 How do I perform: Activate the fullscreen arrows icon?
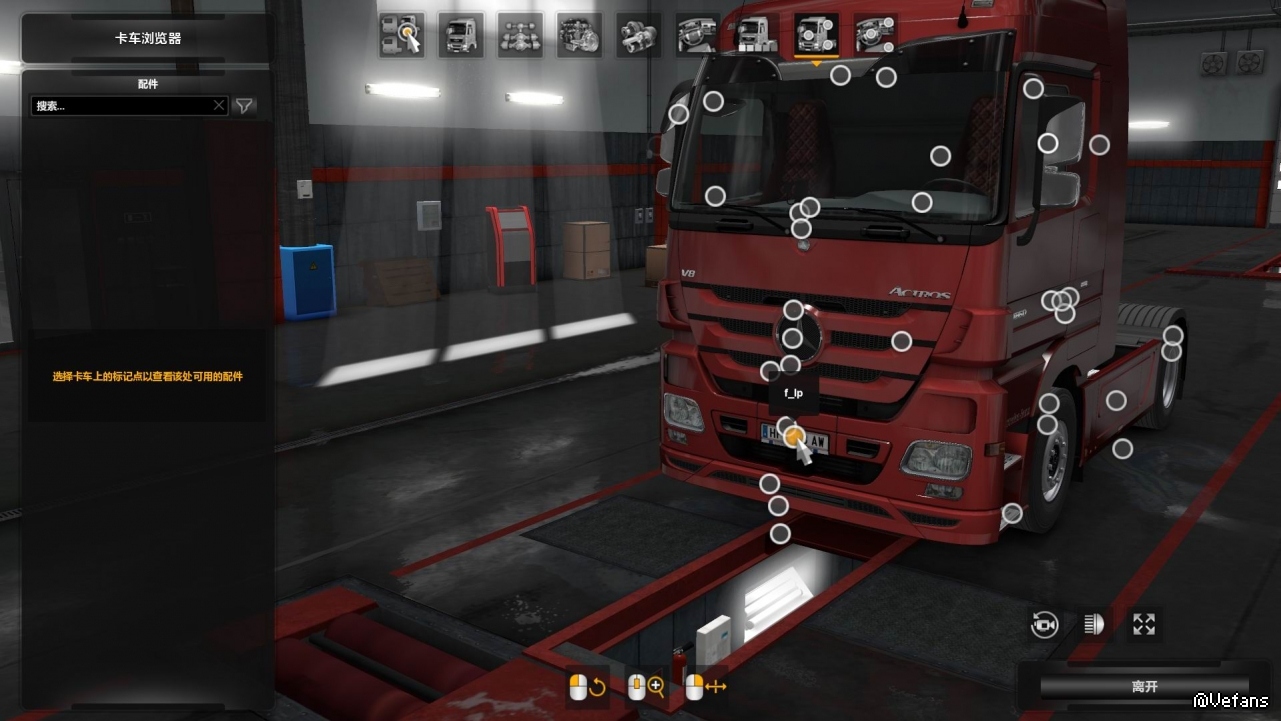coord(1144,625)
